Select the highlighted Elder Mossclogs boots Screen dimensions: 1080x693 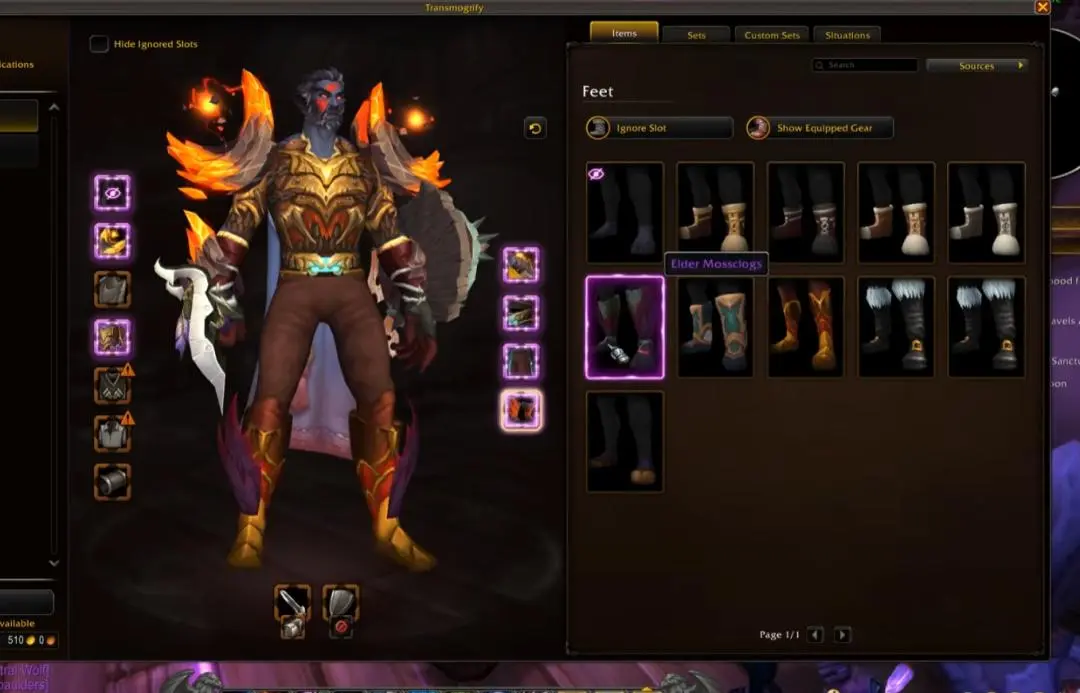click(x=625, y=327)
